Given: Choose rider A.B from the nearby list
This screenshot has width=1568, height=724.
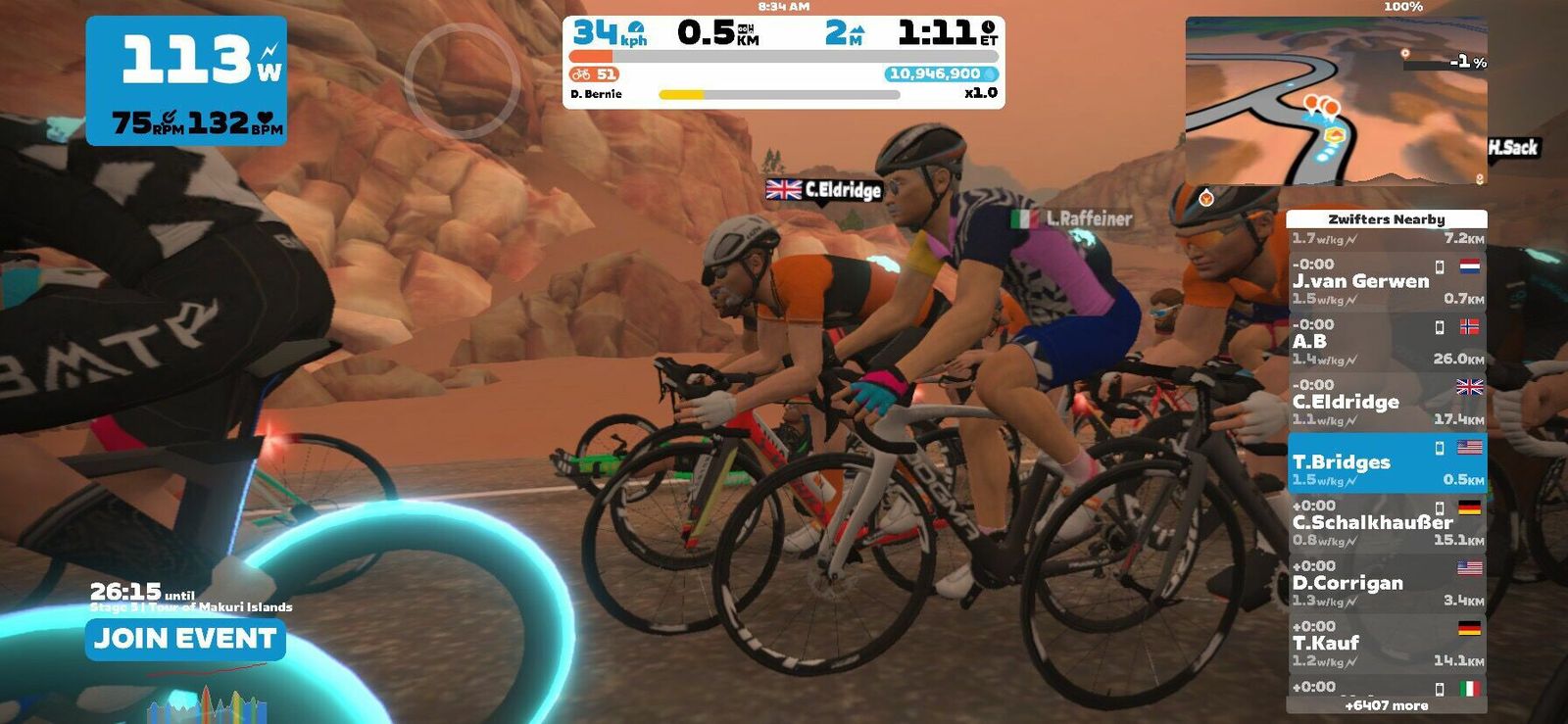Looking at the screenshot, I should (1386, 342).
